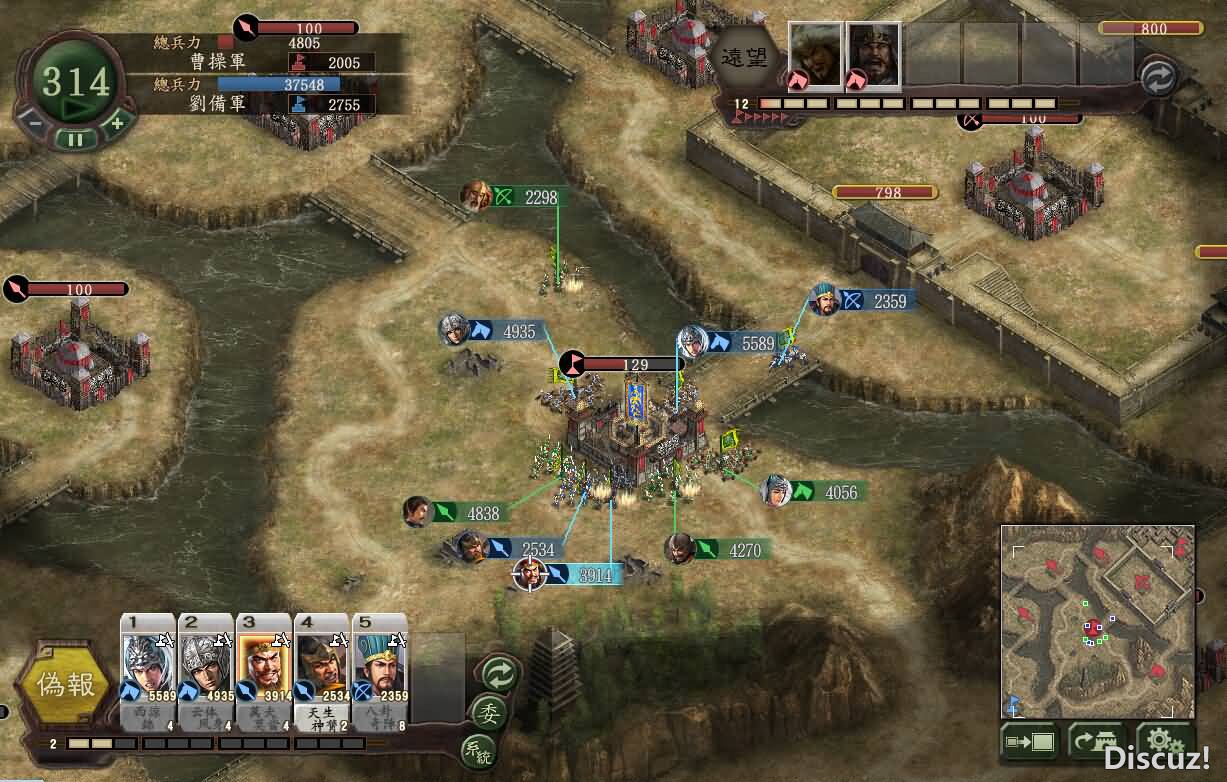Open the 系統 system menu
Viewport: 1227px width, 782px height.
(x=478, y=748)
